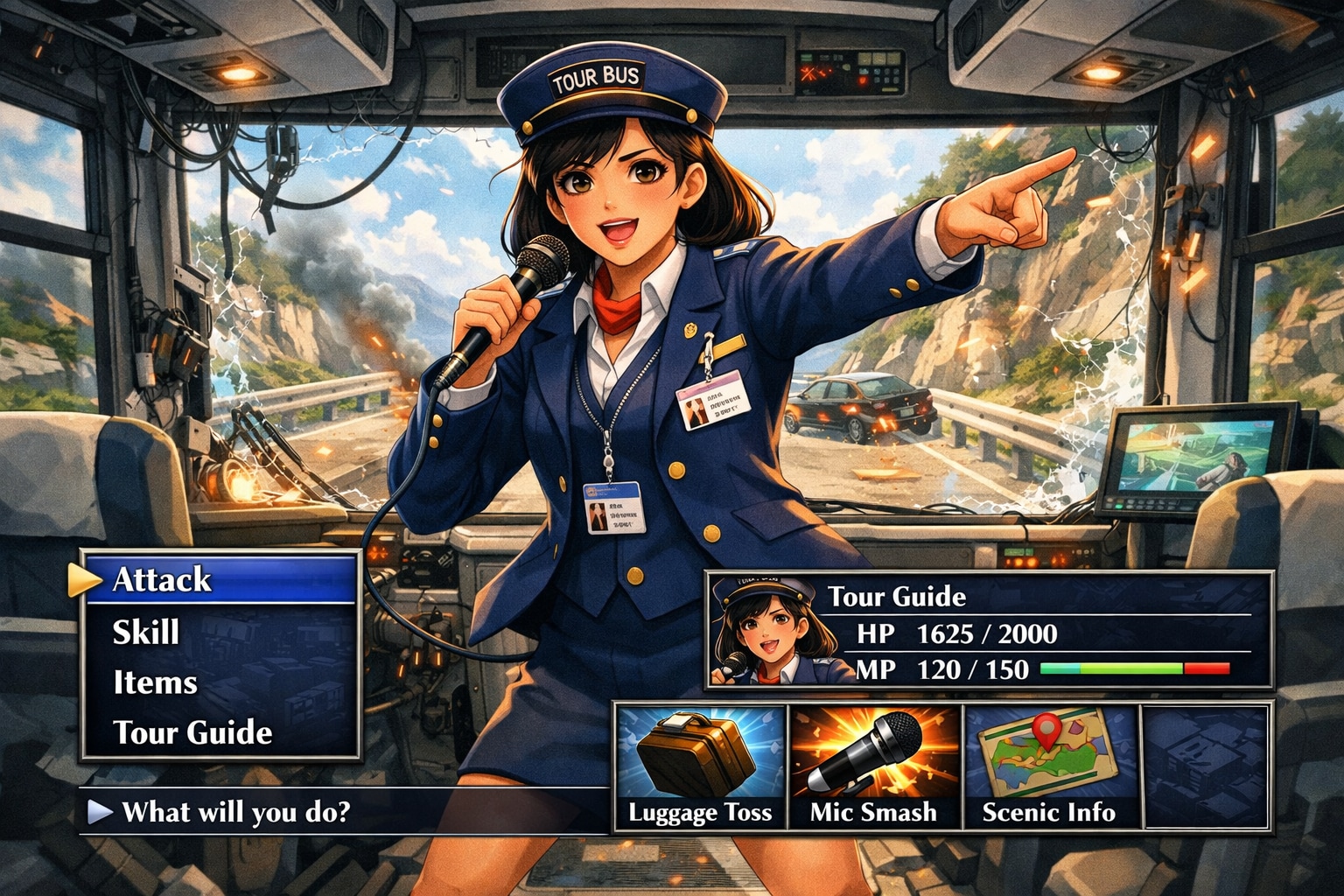
Task: Activate the Mic Smash skill
Action: [x=874, y=767]
